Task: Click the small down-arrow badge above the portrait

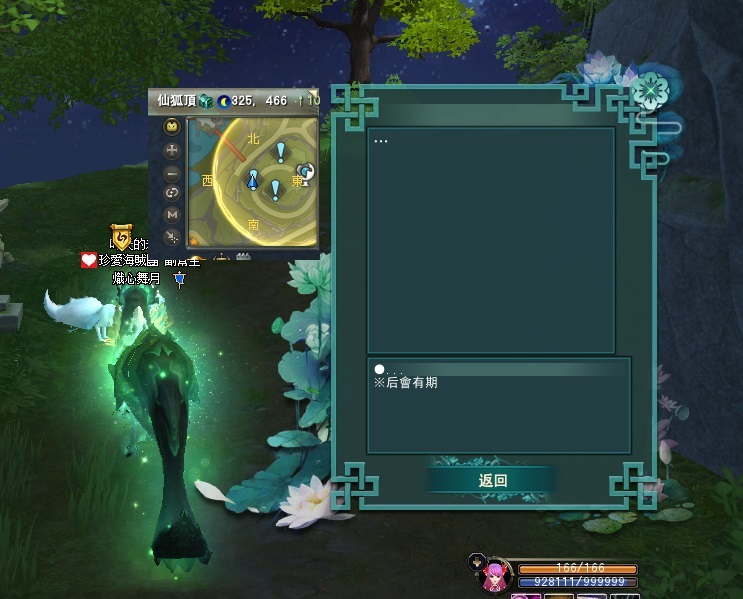Action: pyautogui.click(x=476, y=560)
